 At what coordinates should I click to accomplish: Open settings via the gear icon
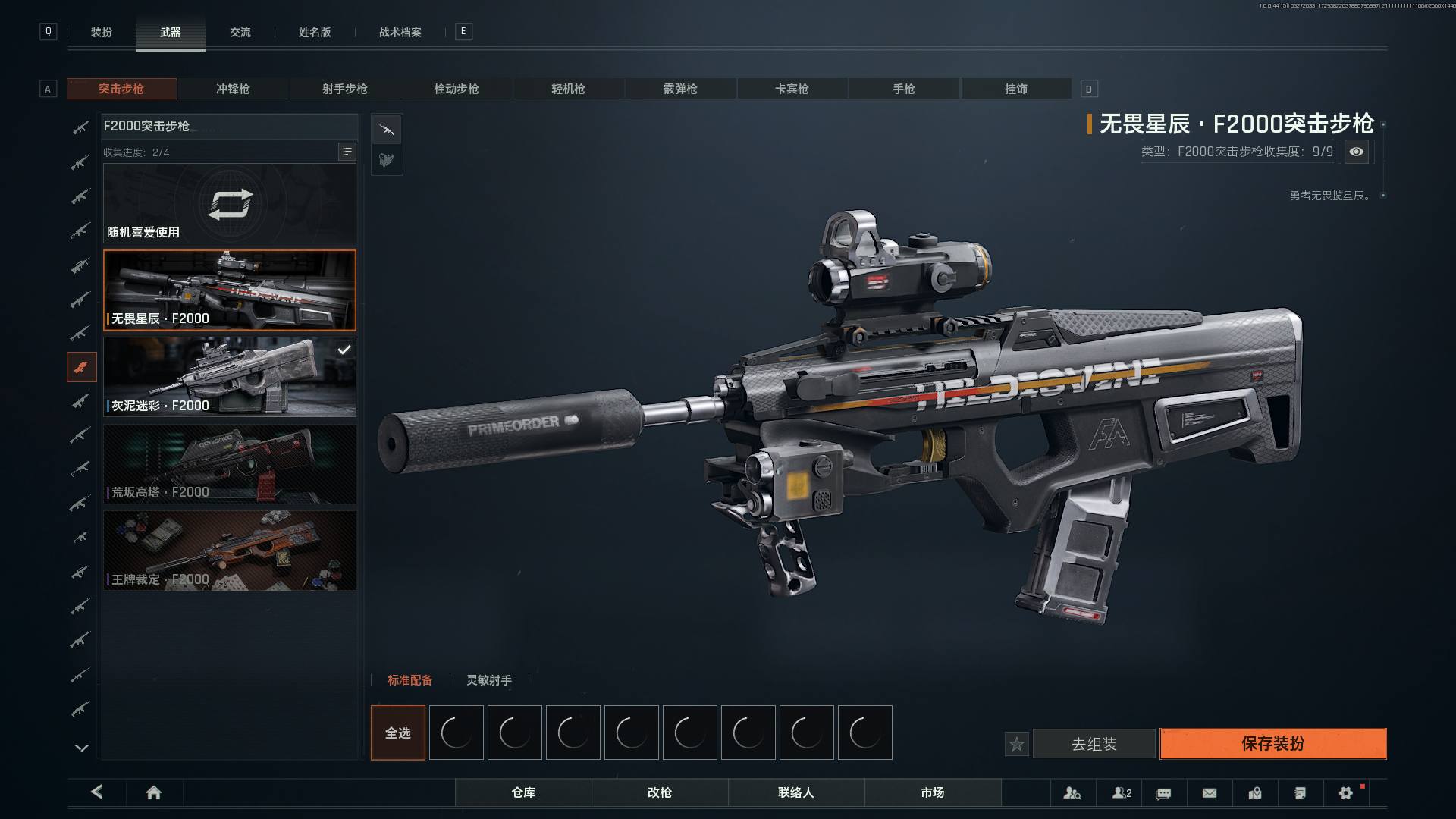[1345, 792]
